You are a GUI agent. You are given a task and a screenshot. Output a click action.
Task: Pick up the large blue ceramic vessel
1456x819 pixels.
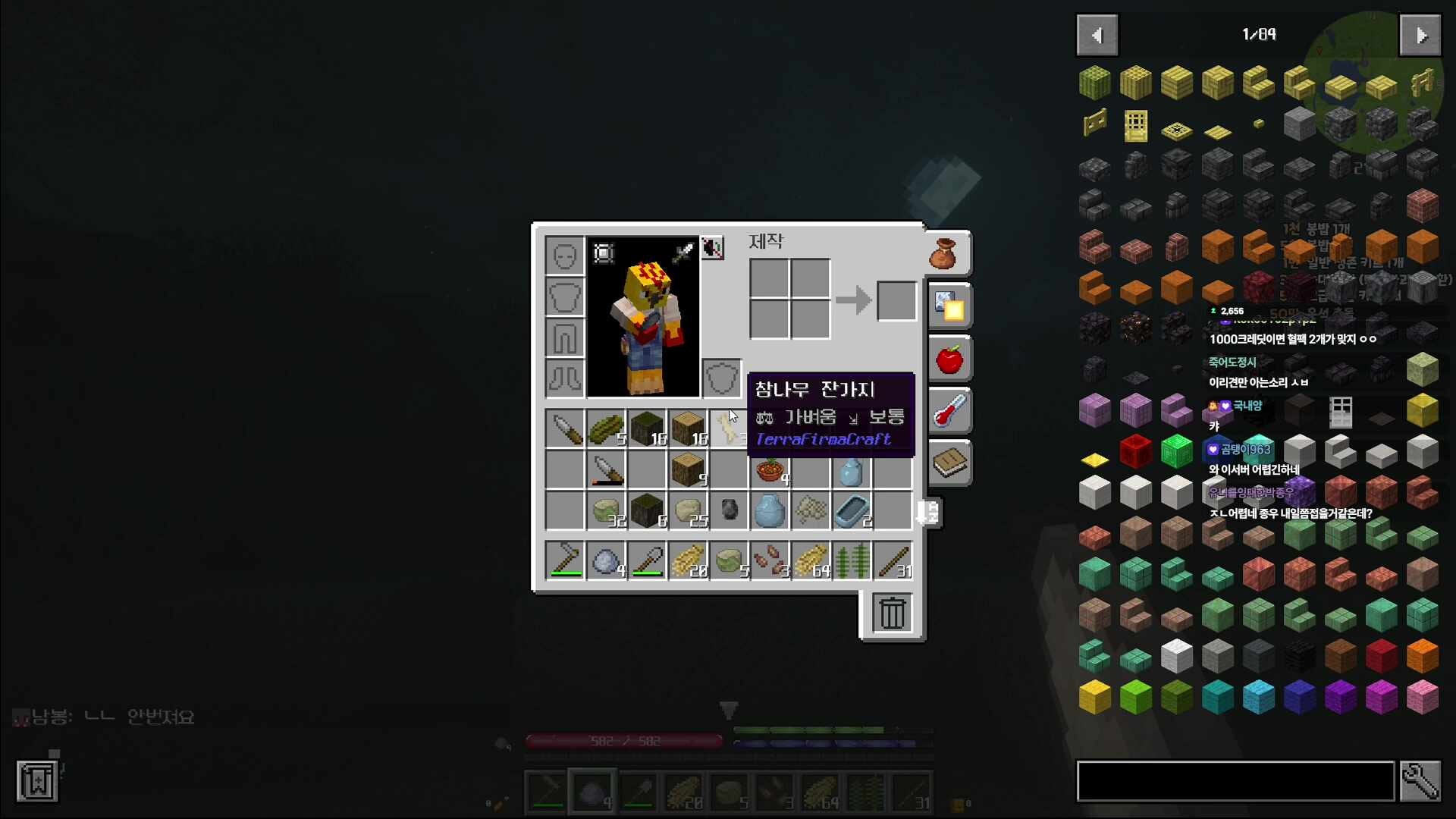click(770, 511)
